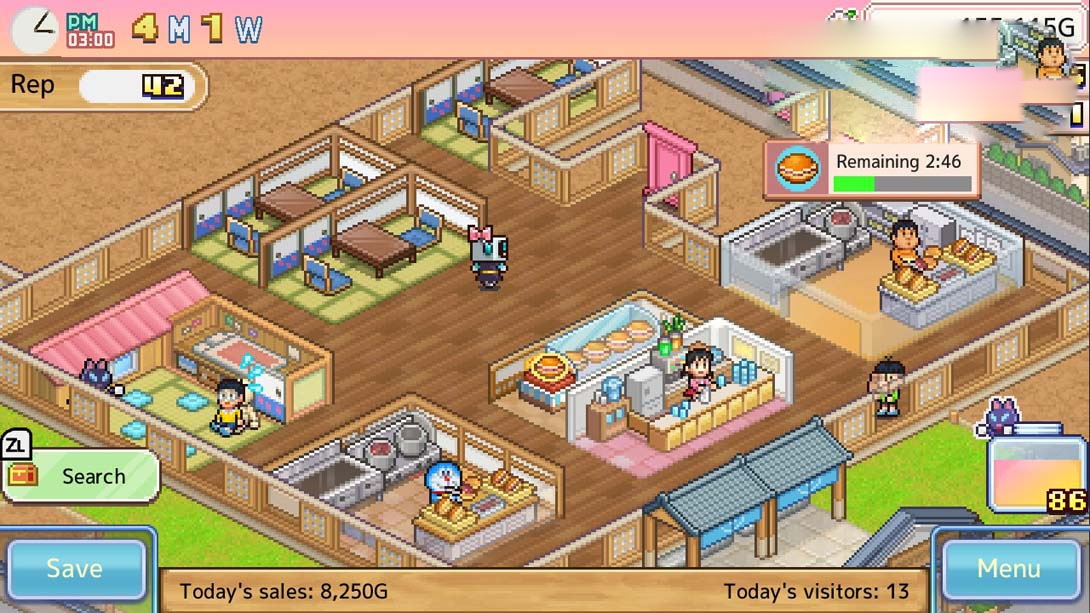
Task: Tap the gauge box showing 86
Action: coord(1034,473)
